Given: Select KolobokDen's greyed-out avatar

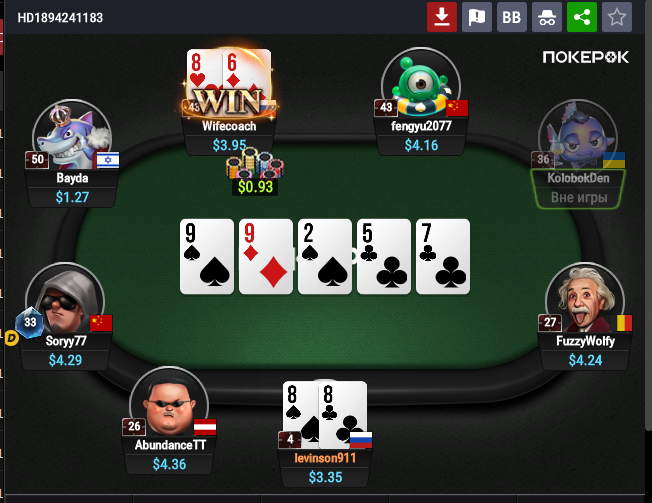Looking at the screenshot, I should (580, 137).
